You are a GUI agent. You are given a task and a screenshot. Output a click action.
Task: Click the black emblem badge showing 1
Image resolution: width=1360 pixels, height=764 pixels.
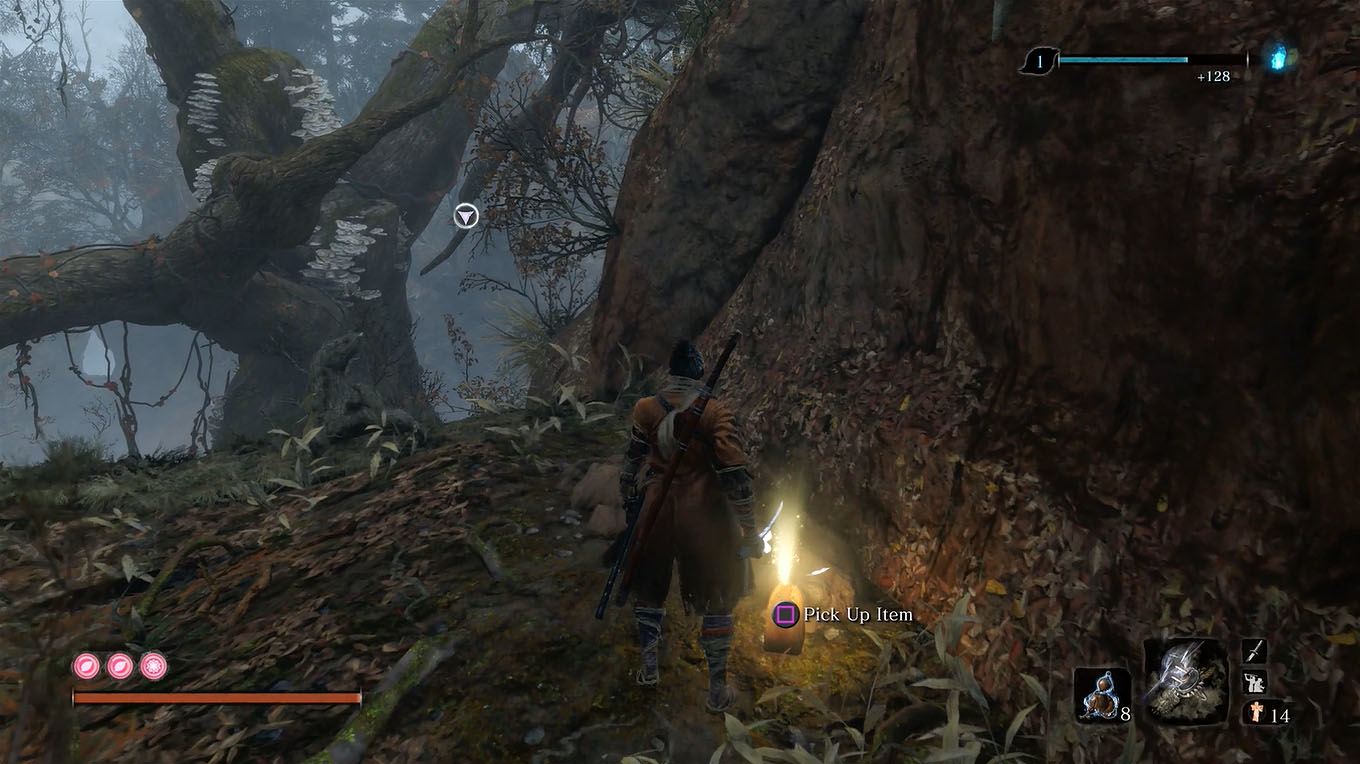click(1040, 60)
